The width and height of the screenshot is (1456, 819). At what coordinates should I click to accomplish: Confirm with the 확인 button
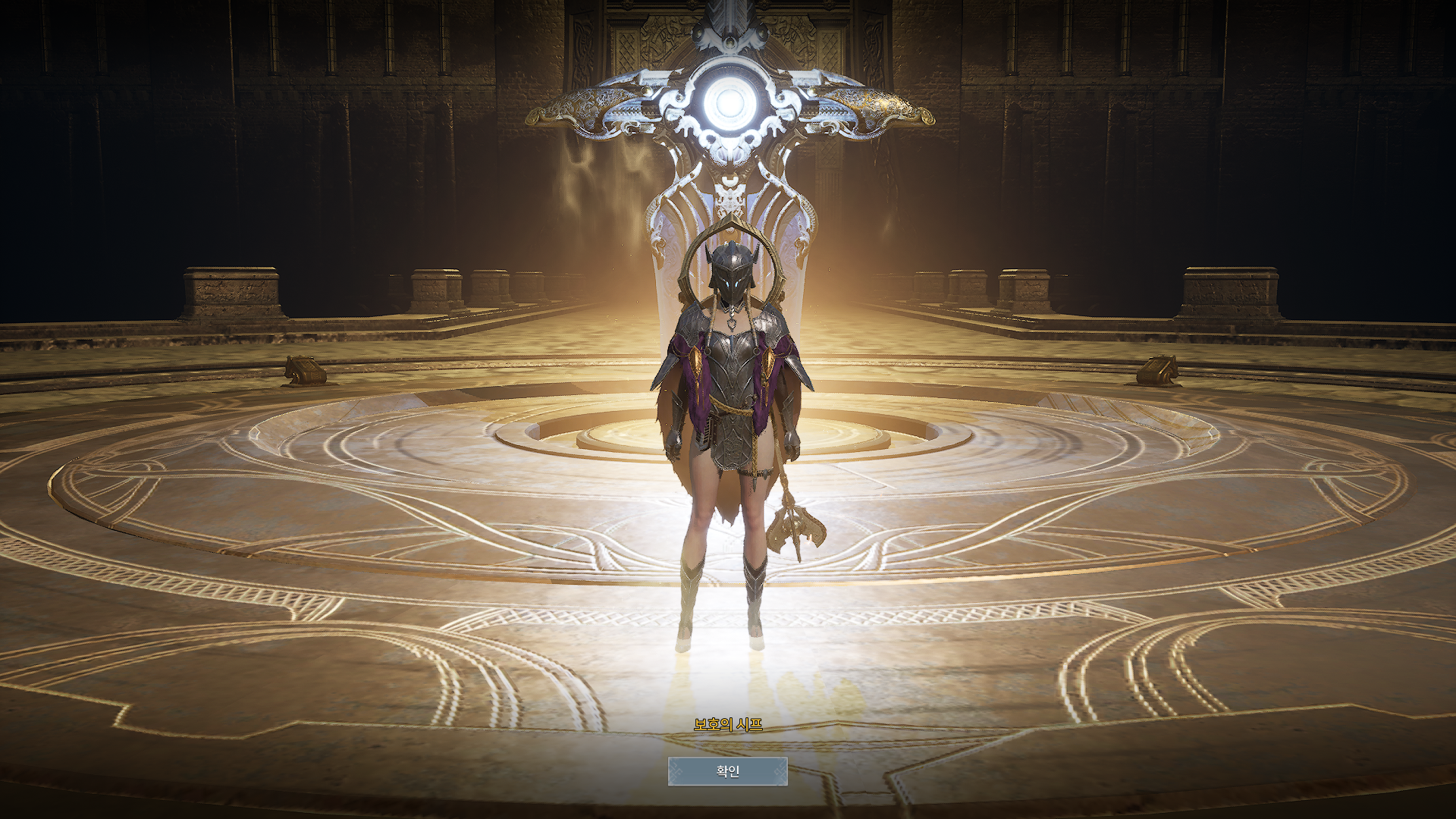click(x=727, y=771)
